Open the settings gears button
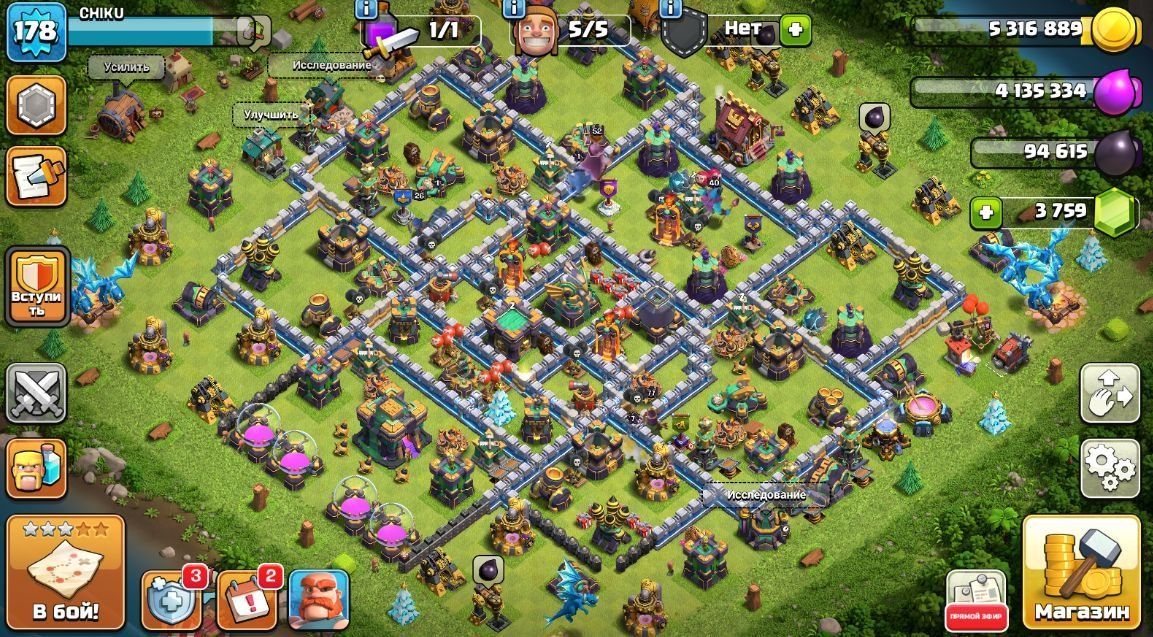Image resolution: width=1153 pixels, height=637 pixels. [x=1109, y=468]
